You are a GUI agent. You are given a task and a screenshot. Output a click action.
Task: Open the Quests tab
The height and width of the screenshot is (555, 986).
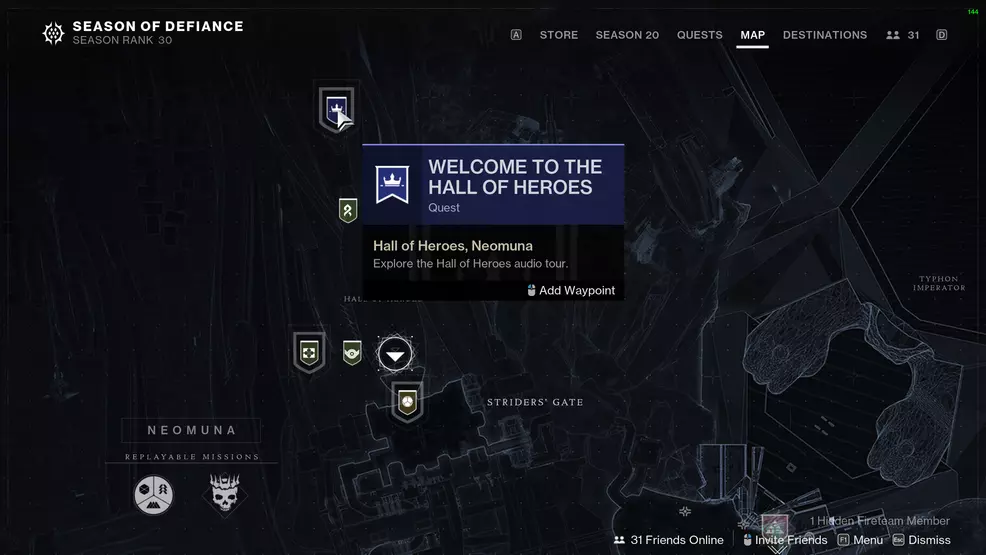(x=699, y=35)
